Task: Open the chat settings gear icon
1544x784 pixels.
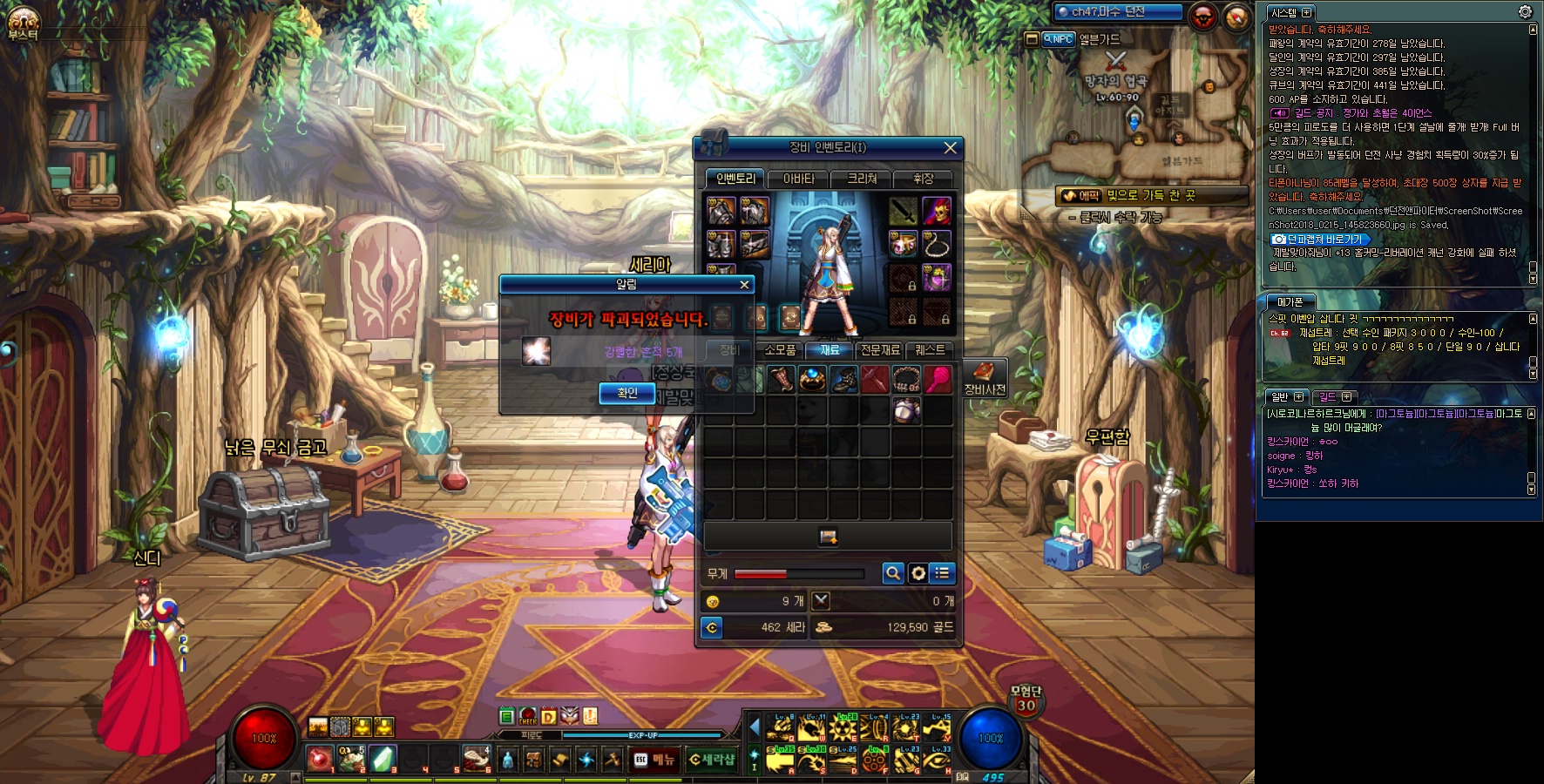Action: coord(1525,12)
